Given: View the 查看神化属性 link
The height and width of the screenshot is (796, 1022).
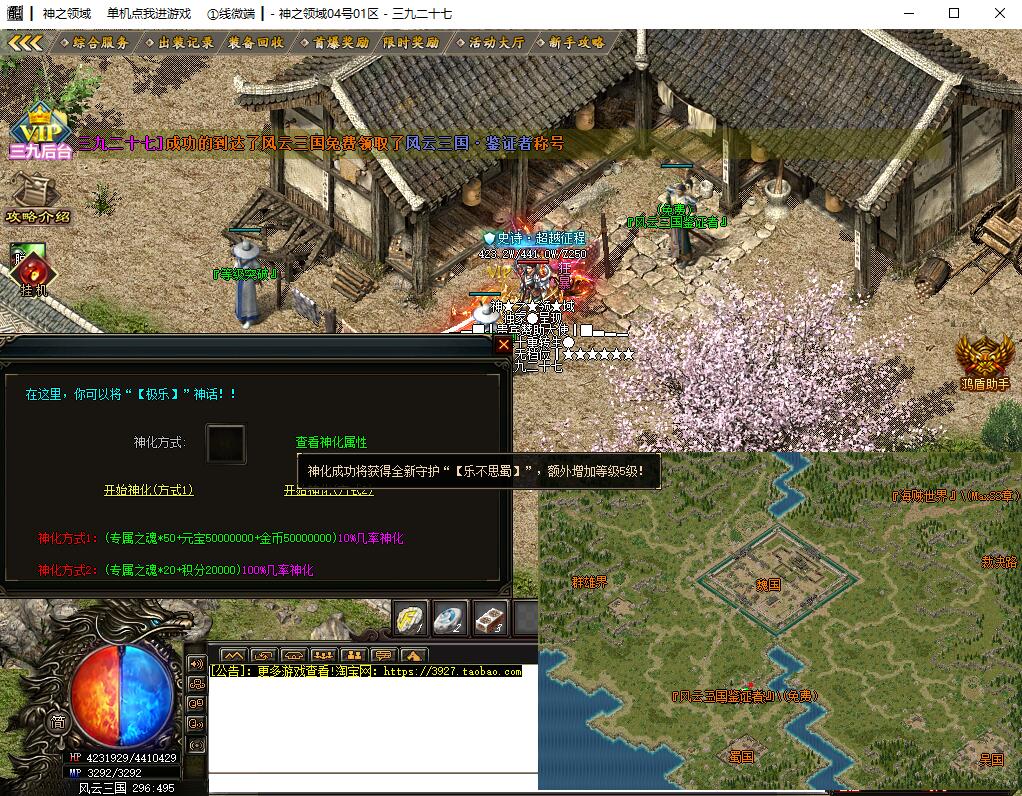Looking at the screenshot, I should click(x=331, y=442).
